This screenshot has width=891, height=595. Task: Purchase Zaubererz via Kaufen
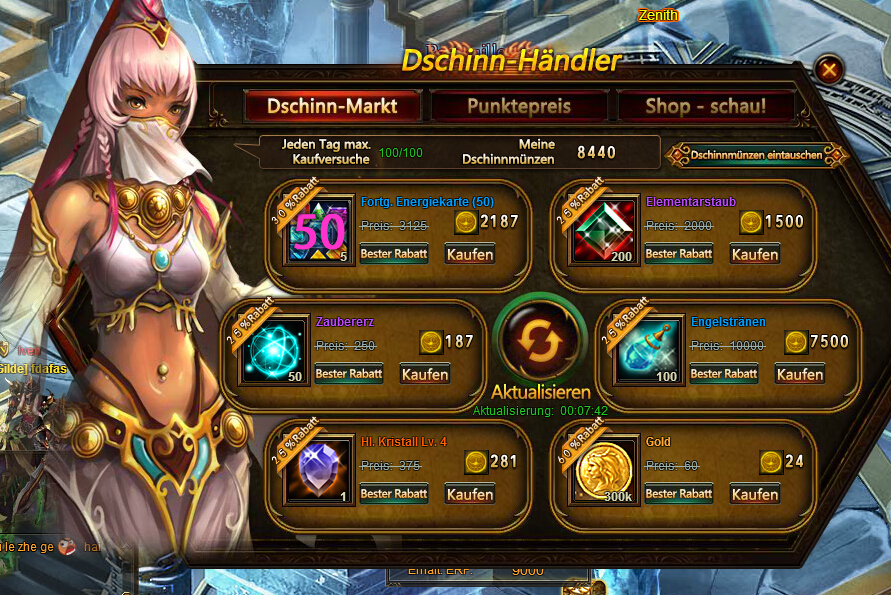point(425,374)
